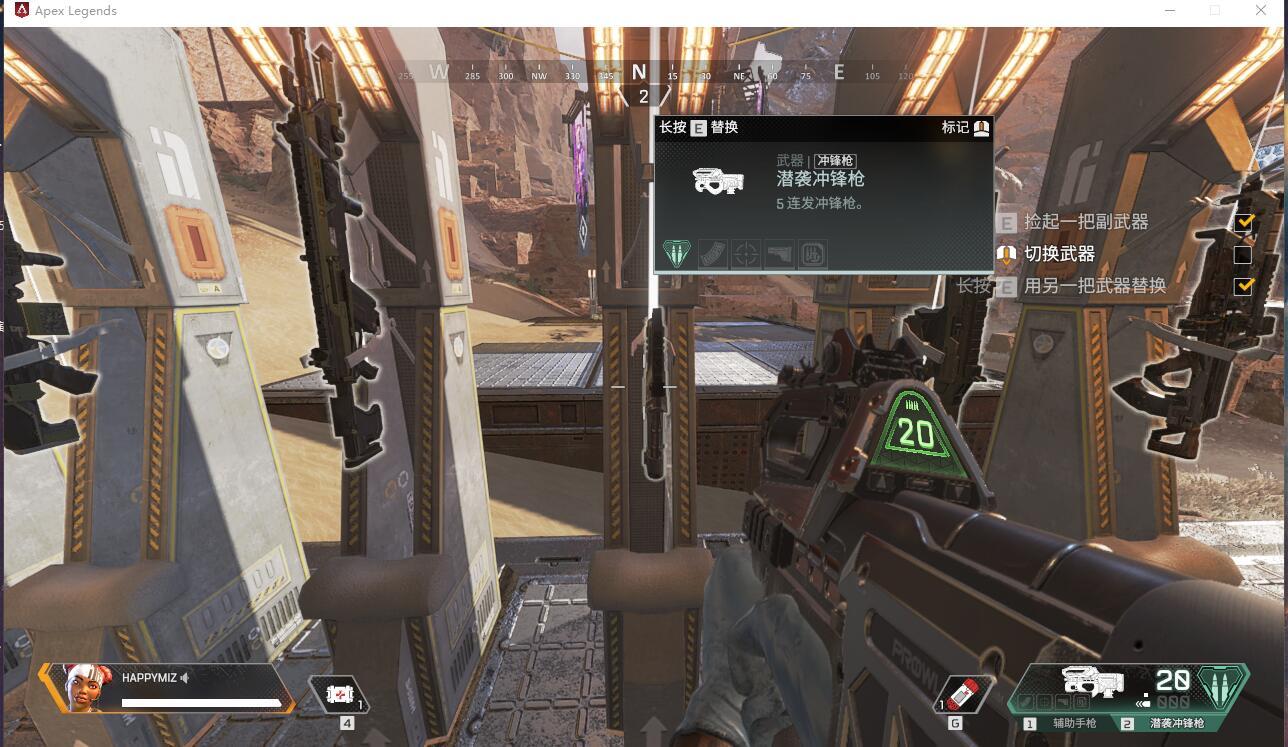This screenshot has width=1288, height=747.
Task: Use the health kit item slot
Action: (340, 694)
